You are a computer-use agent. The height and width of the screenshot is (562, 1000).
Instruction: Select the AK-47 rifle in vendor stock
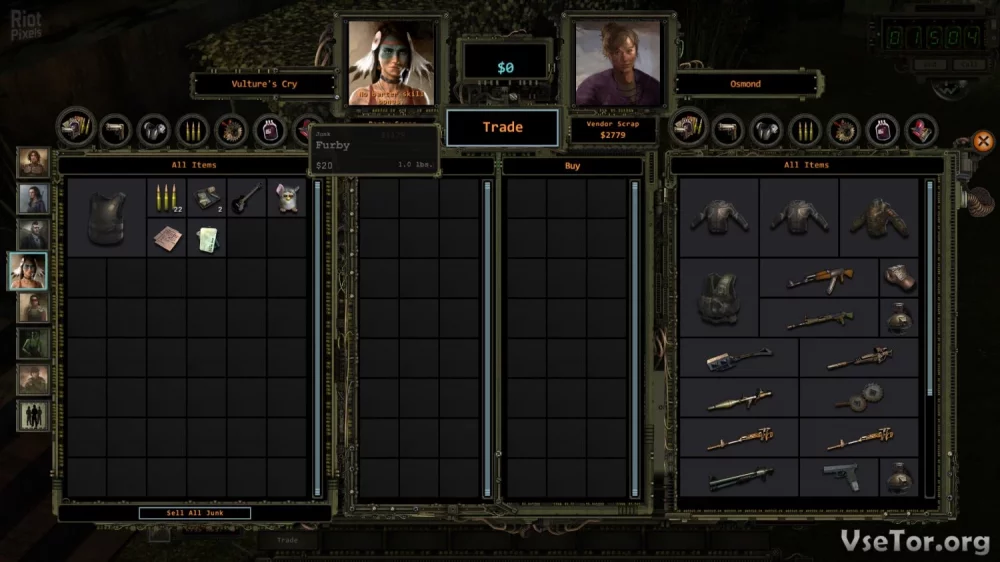tap(819, 278)
